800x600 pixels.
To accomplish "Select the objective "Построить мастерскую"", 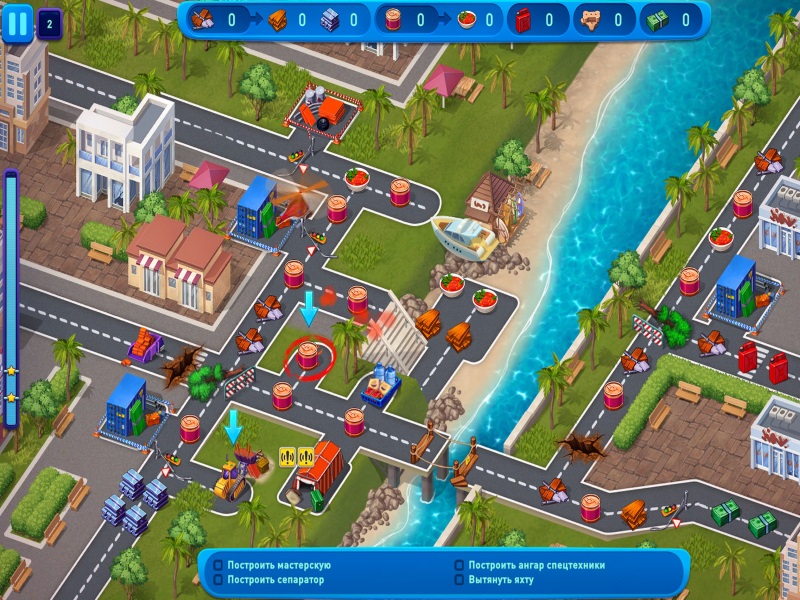I will click(278, 566).
